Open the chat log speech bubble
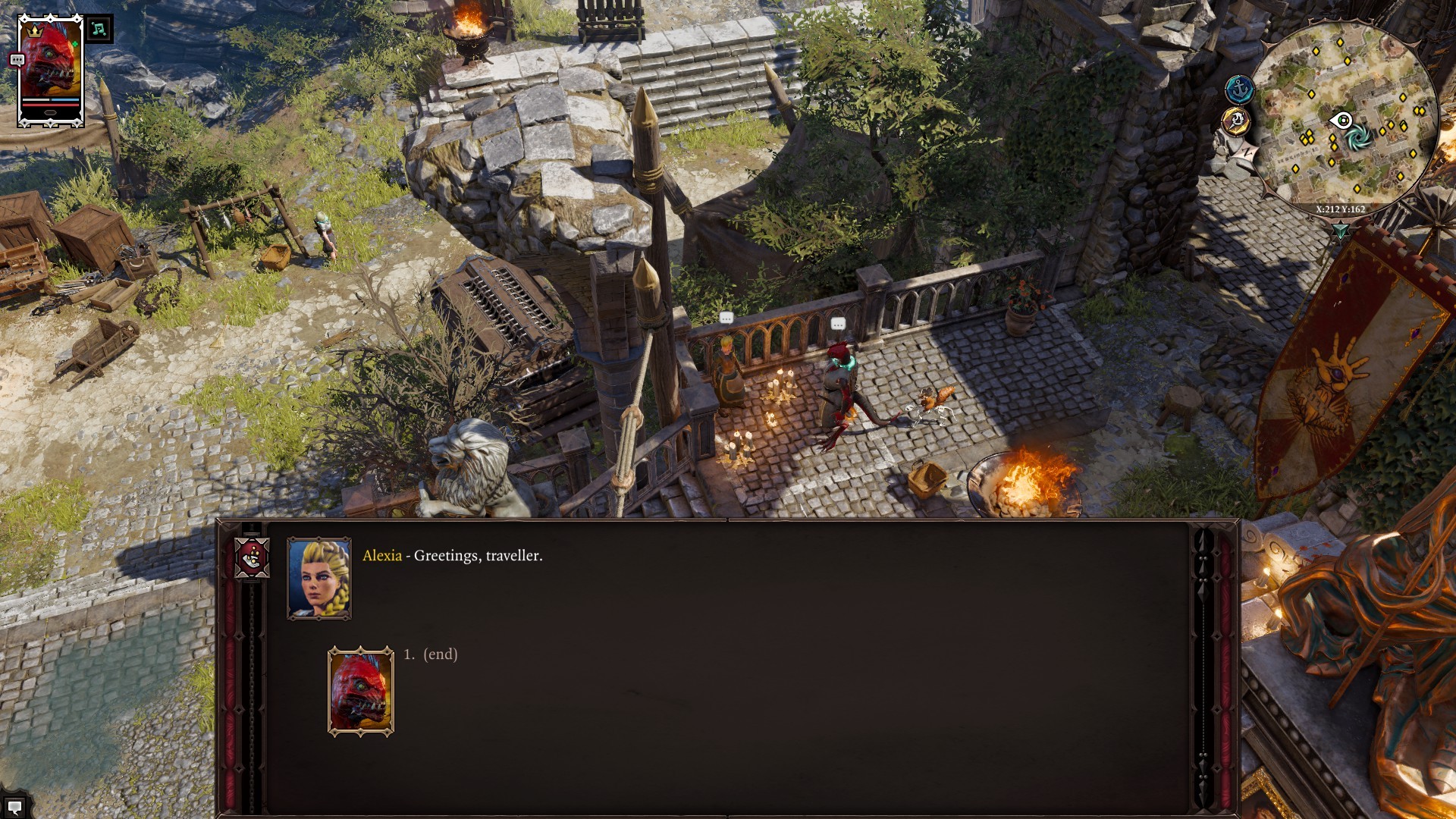1456x819 pixels. pos(14,807)
